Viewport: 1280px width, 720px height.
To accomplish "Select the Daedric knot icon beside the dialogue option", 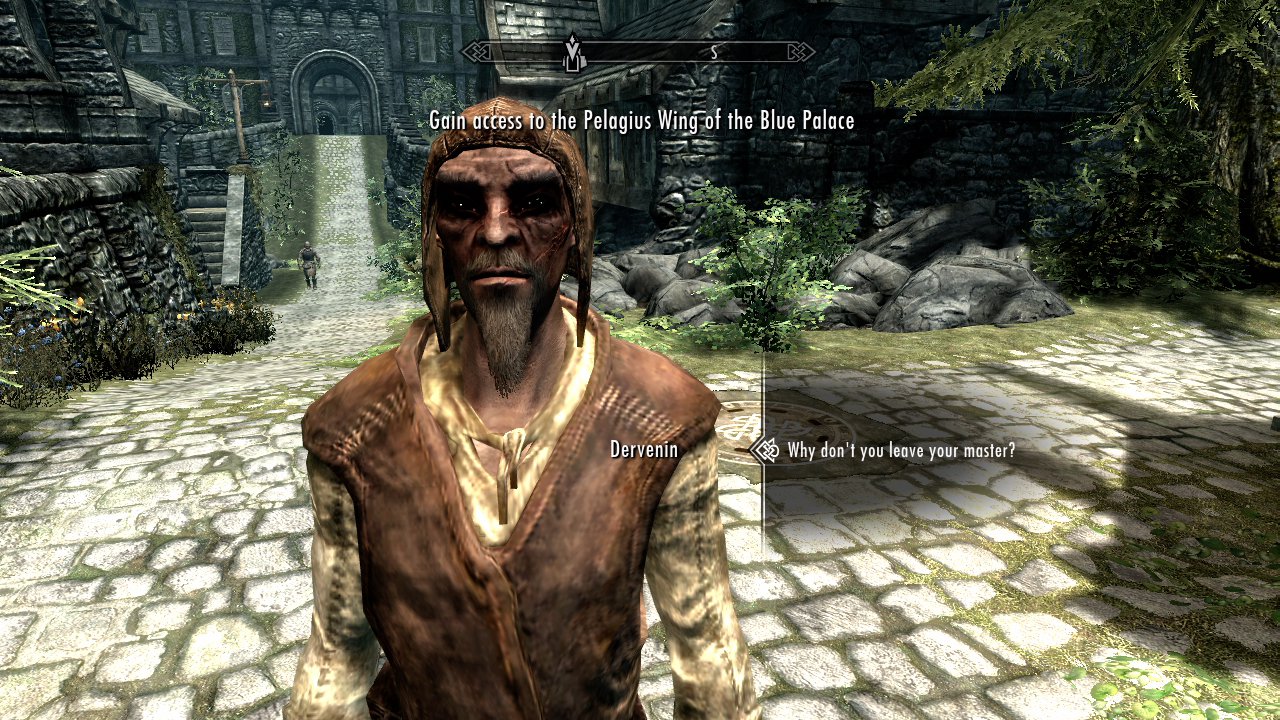I will (768, 450).
